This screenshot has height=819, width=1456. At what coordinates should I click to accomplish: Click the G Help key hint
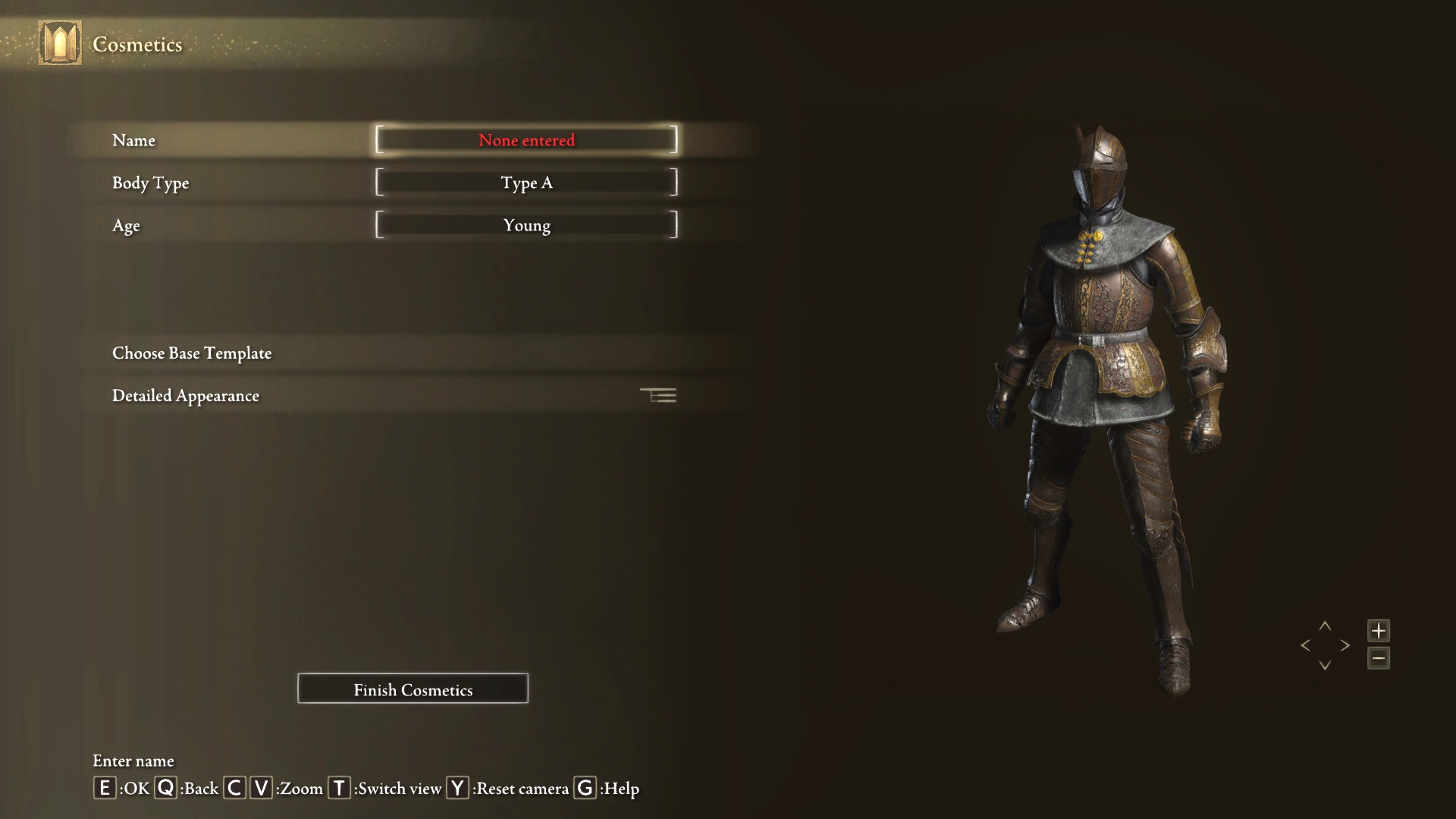[584, 789]
